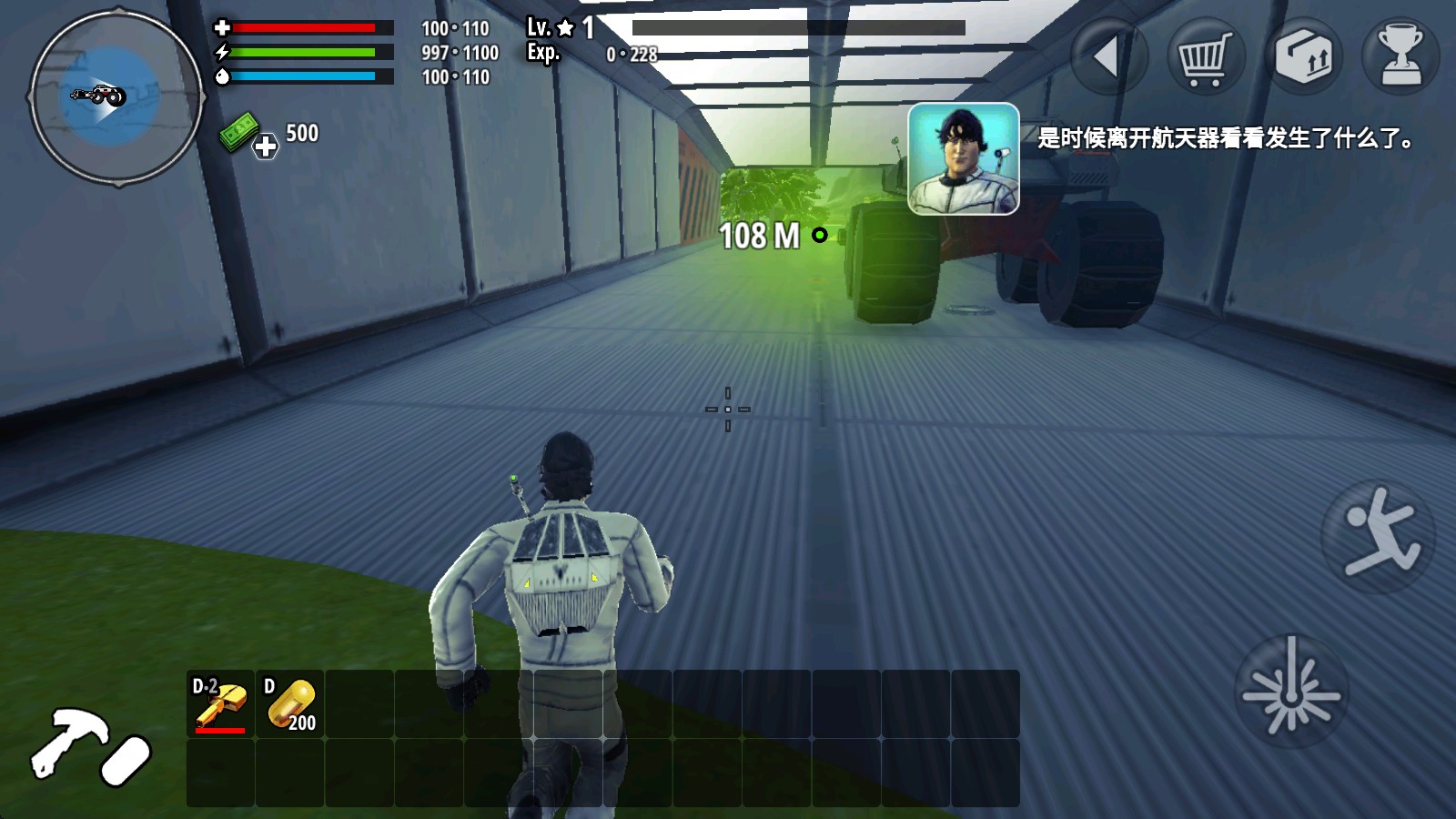Open the in-game shop cart

1205,56
